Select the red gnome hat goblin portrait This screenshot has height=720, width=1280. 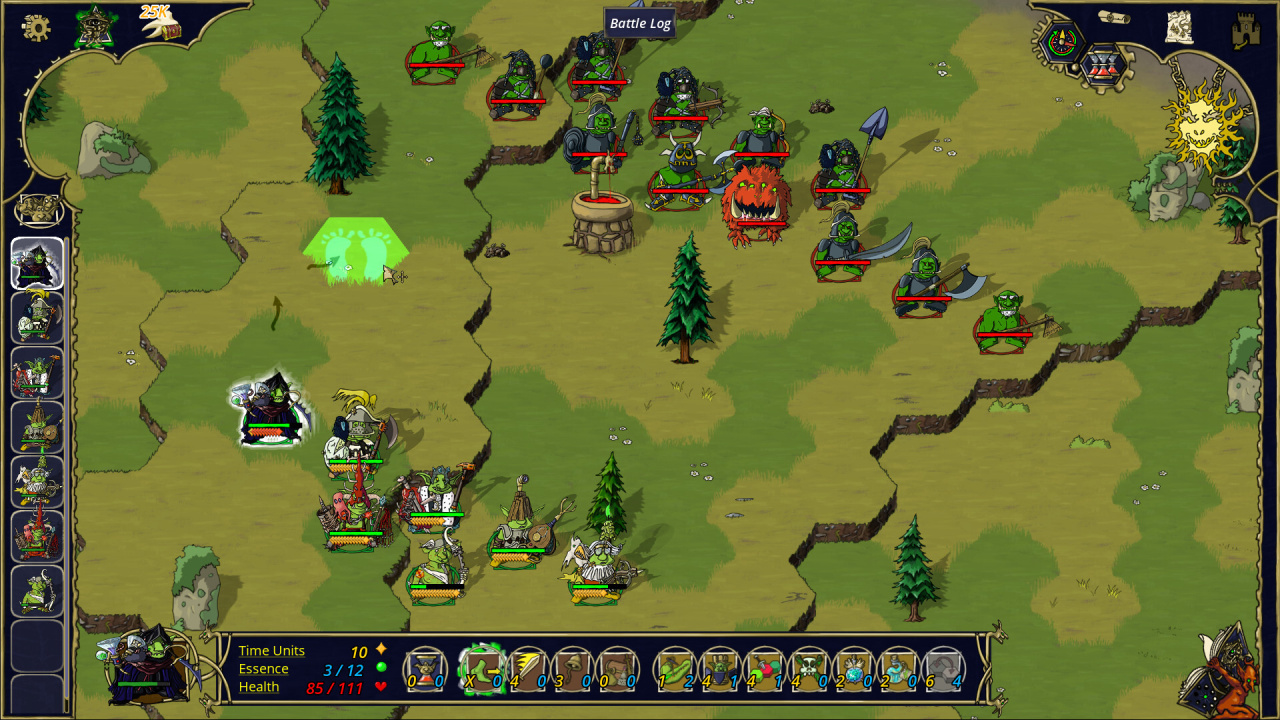(37, 536)
